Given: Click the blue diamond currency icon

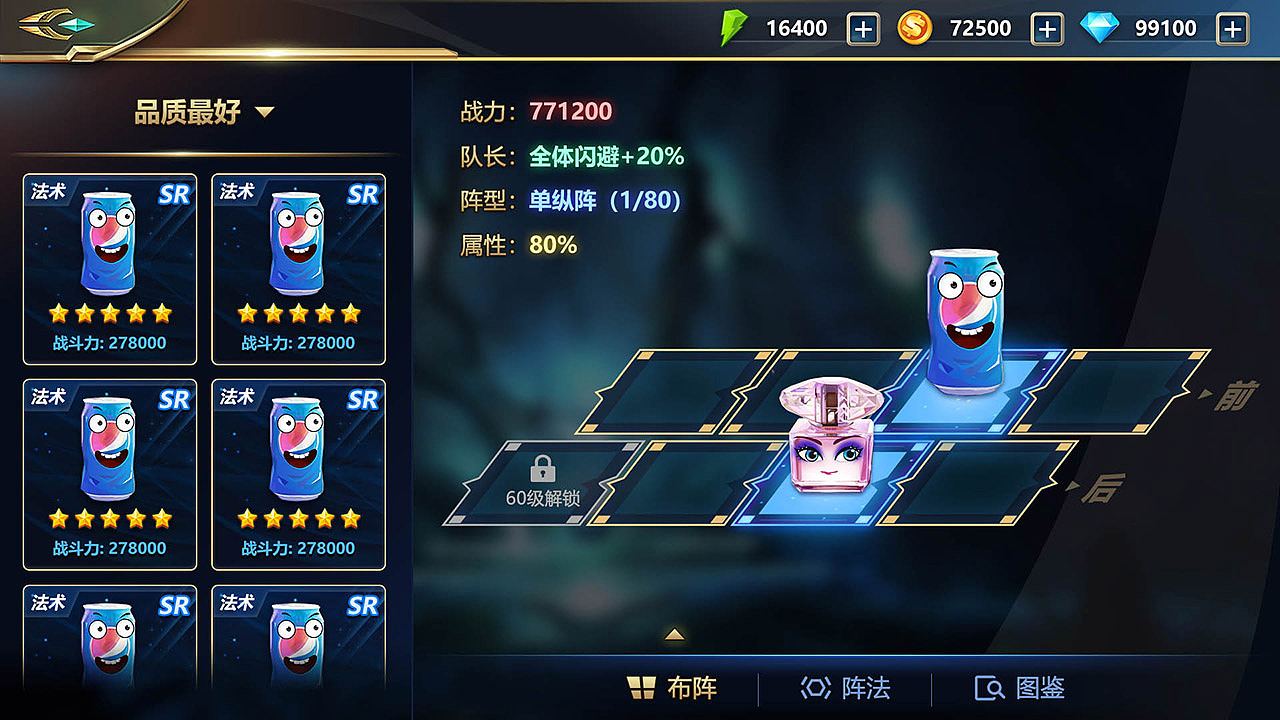Looking at the screenshot, I should click(x=1102, y=27).
